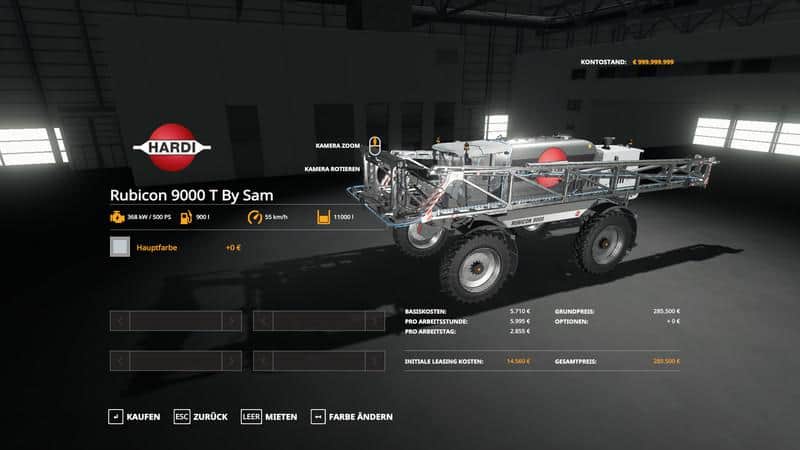Select the Hauptfarbe color swatch
800x450 pixels.
click(x=120, y=247)
